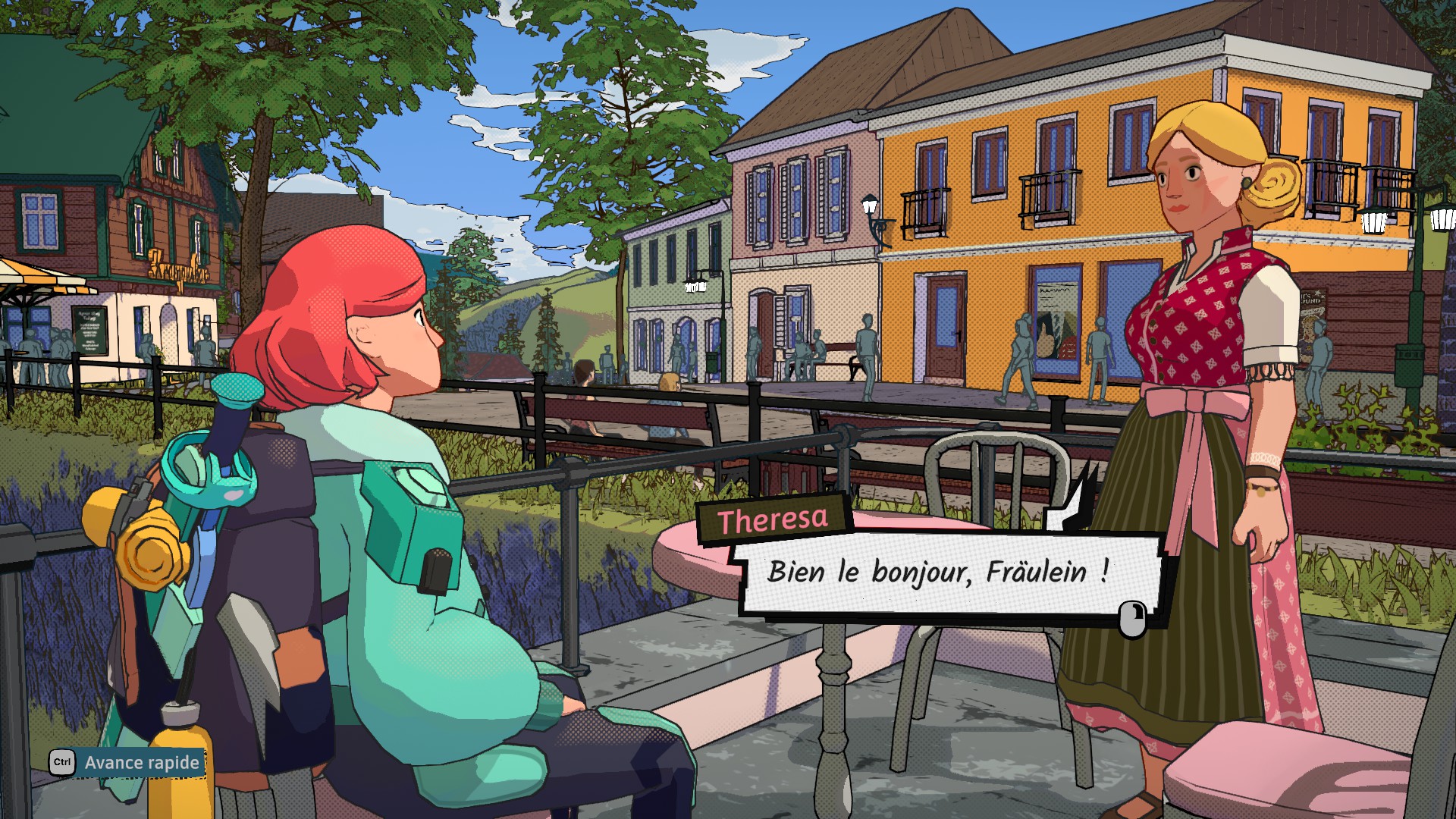This screenshot has width=1456, height=819.
Task: Click the mouse continue icon
Action: [x=1133, y=617]
